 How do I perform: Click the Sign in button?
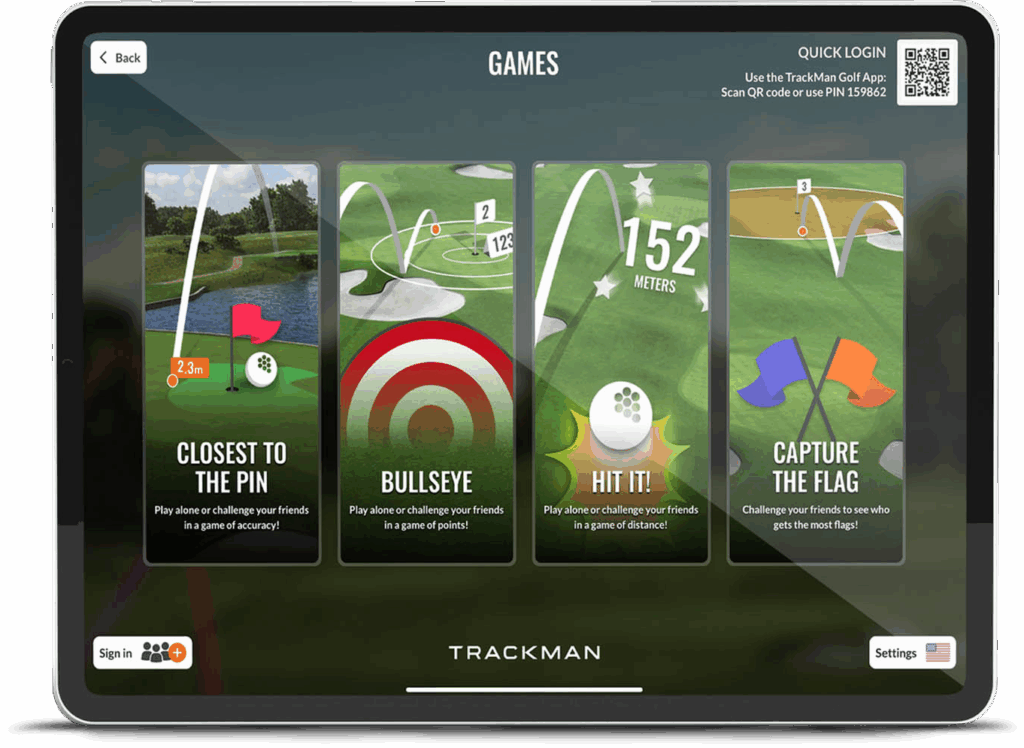142,653
